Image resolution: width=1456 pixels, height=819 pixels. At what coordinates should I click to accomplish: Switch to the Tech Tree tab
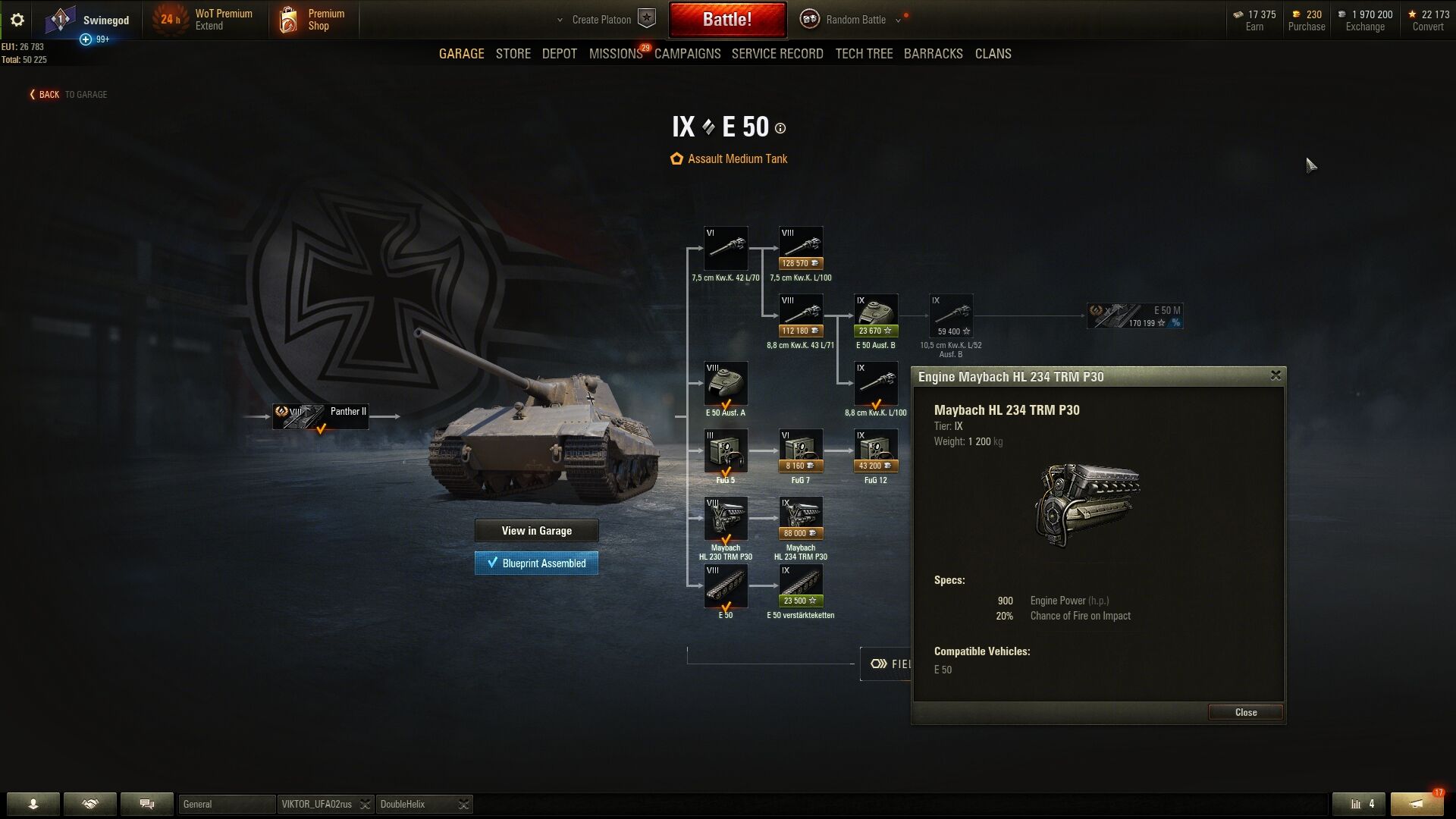coord(864,54)
